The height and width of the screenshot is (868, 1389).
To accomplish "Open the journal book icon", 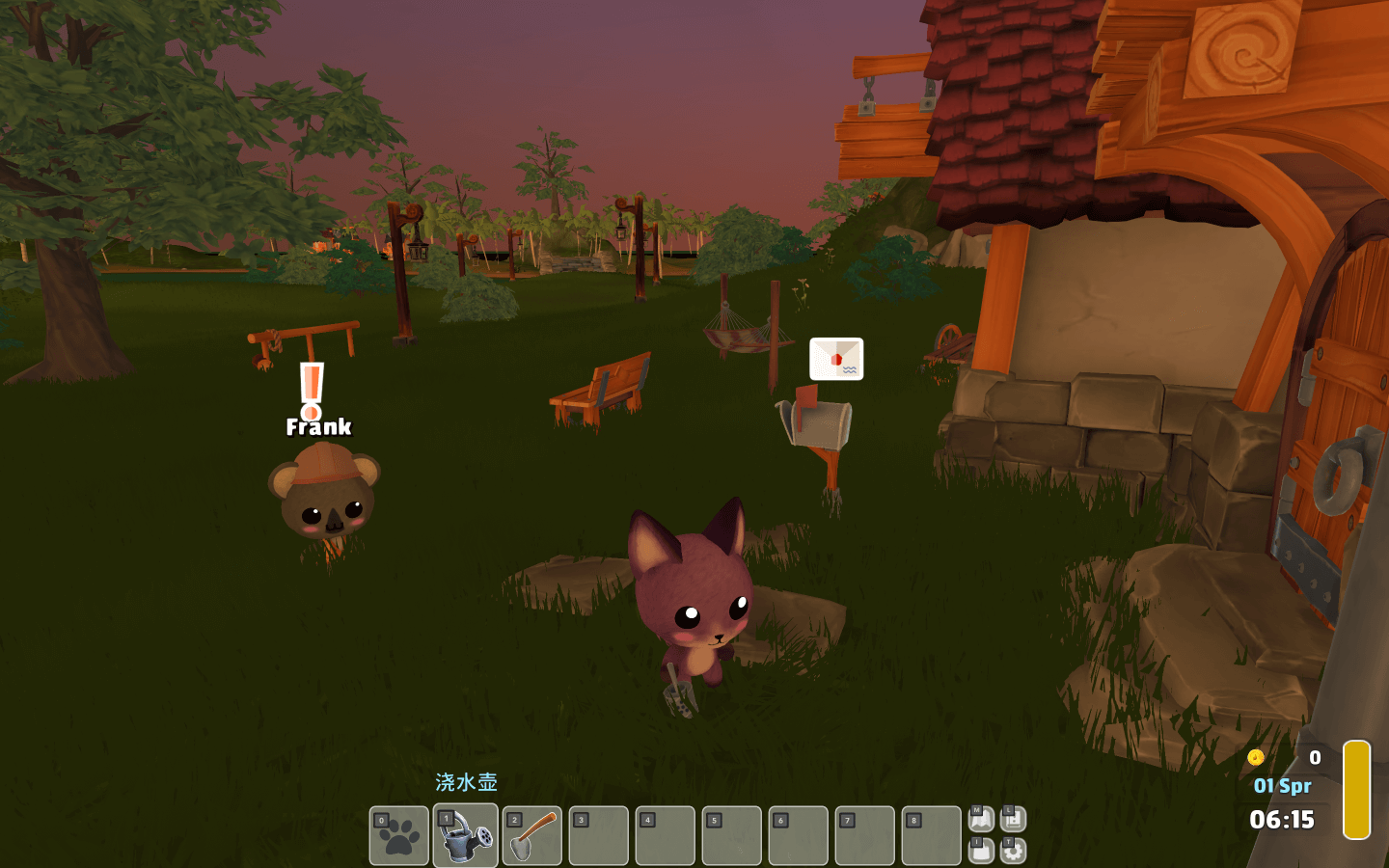I will pos(1013,820).
